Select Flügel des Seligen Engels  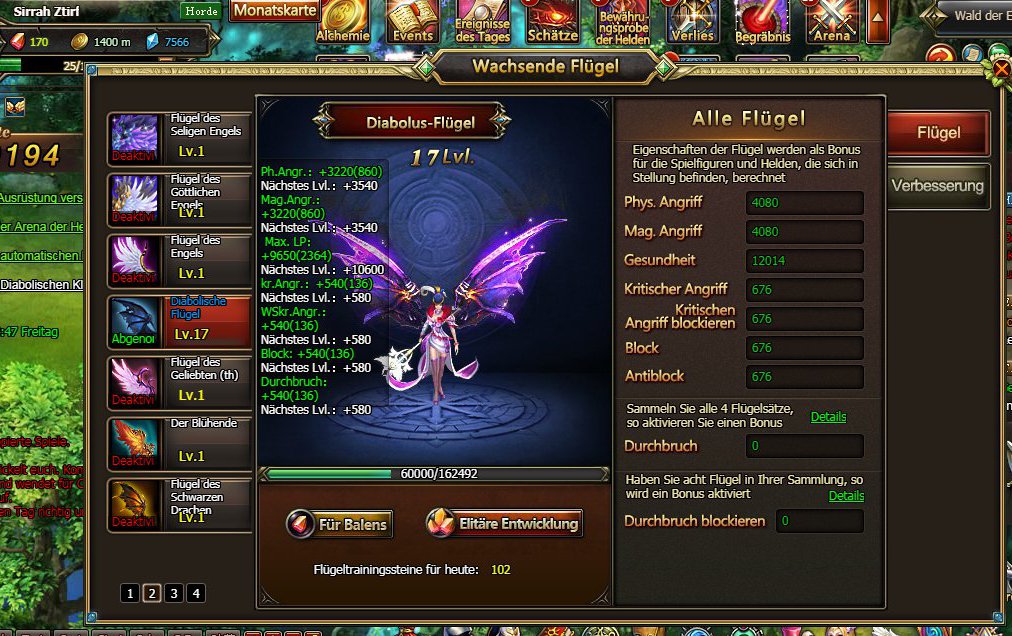tap(180, 139)
